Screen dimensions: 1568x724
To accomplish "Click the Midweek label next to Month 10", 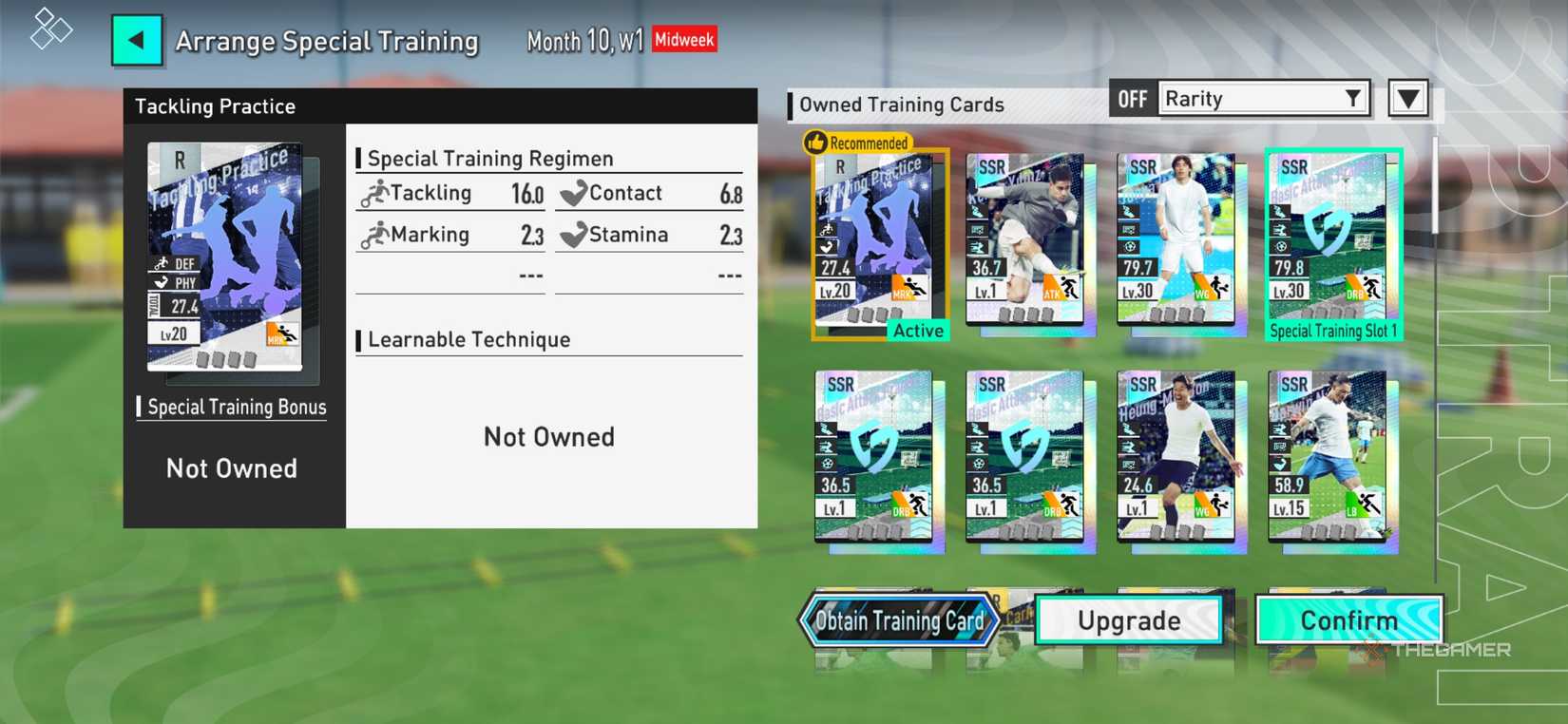I will click(x=683, y=40).
